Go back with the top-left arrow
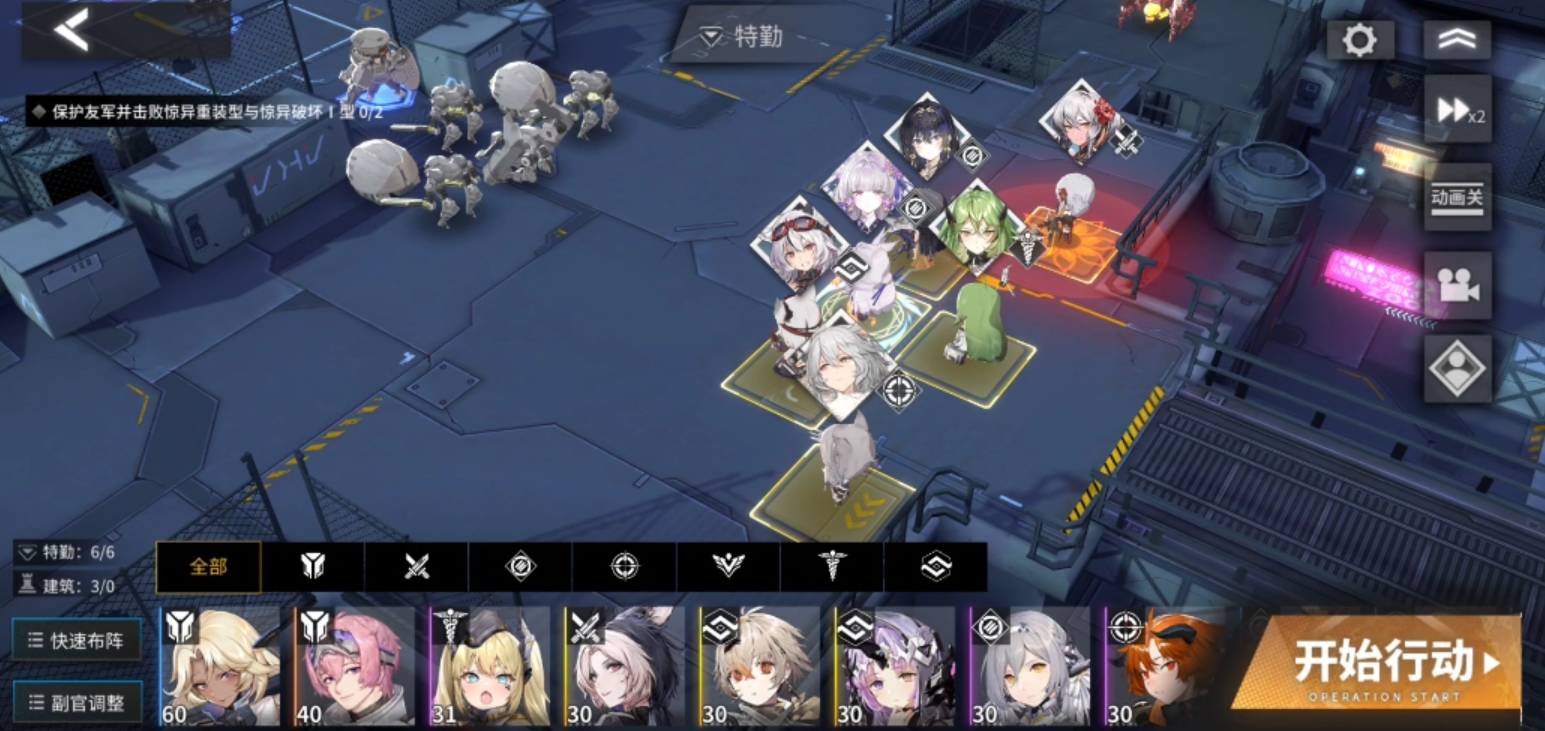 (x=72, y=30)
